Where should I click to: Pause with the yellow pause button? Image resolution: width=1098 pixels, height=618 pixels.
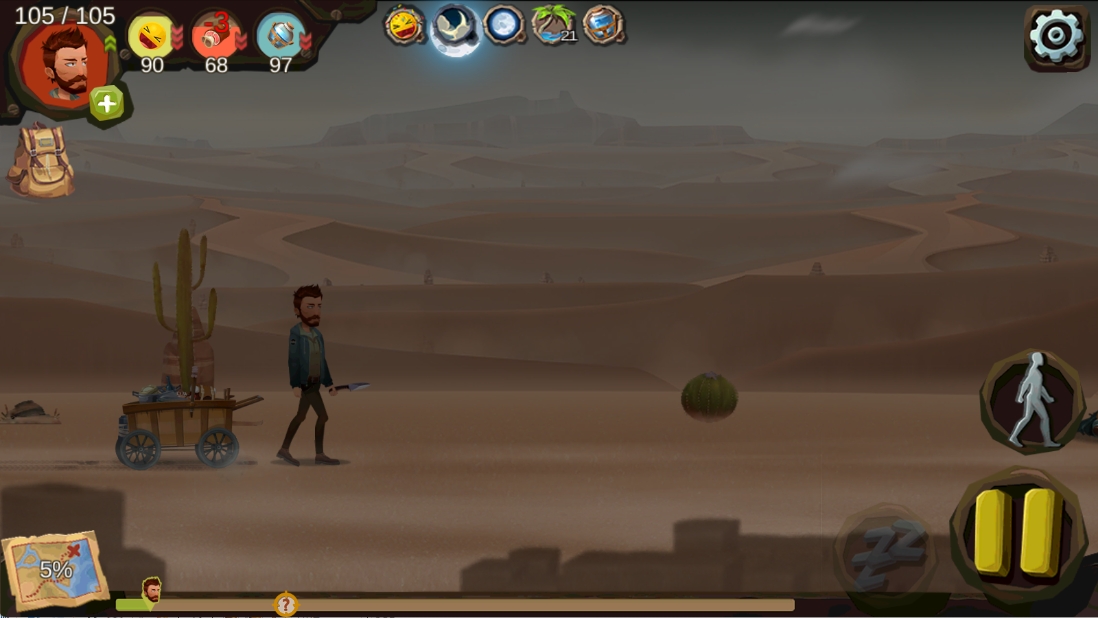1017,532
